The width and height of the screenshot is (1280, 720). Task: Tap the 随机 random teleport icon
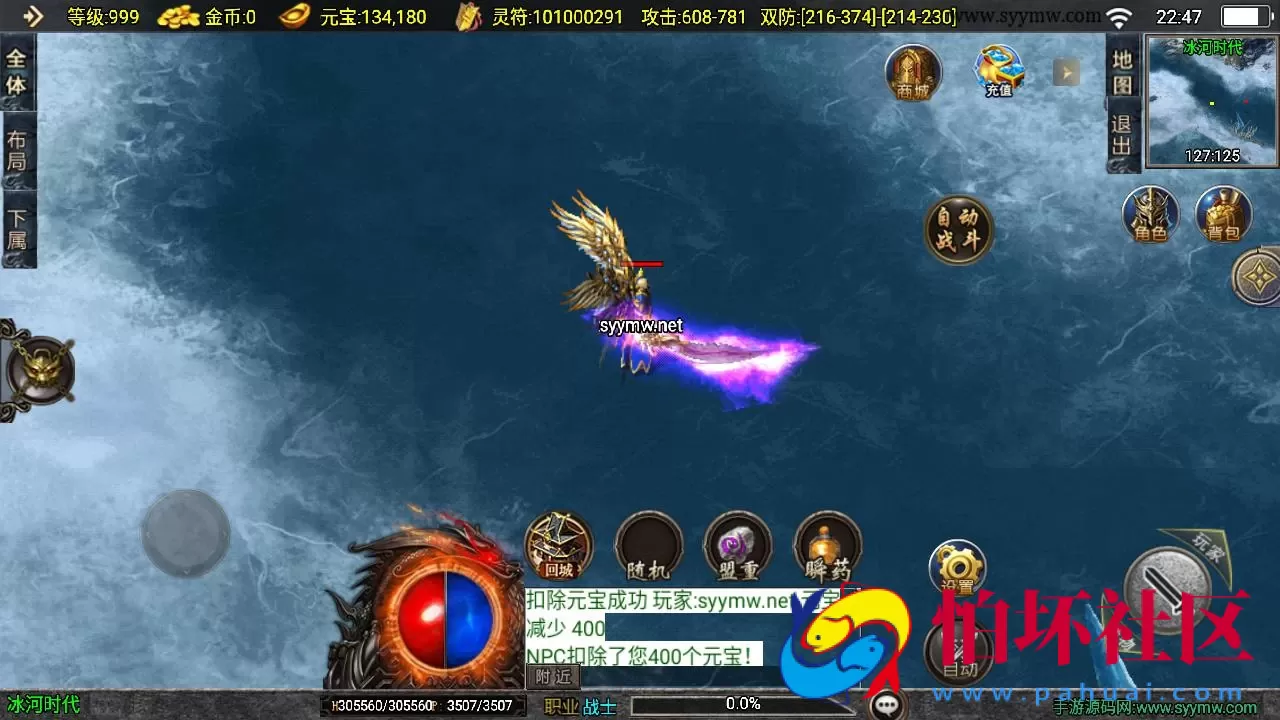(x=648, y=547)
